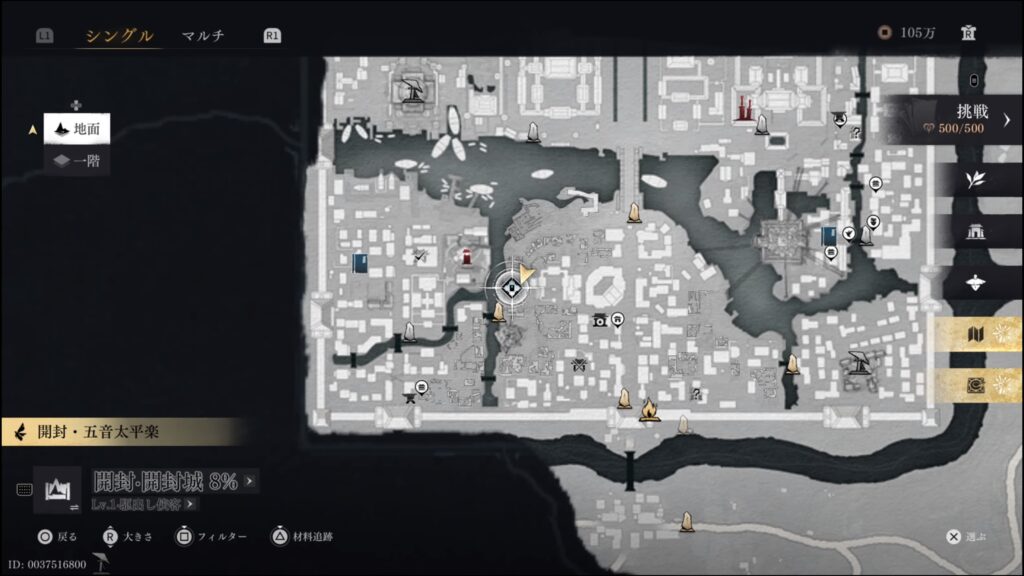1024x576 pixels.
Task: Select the 地面 map layer
Action: (x=76, y=128)
